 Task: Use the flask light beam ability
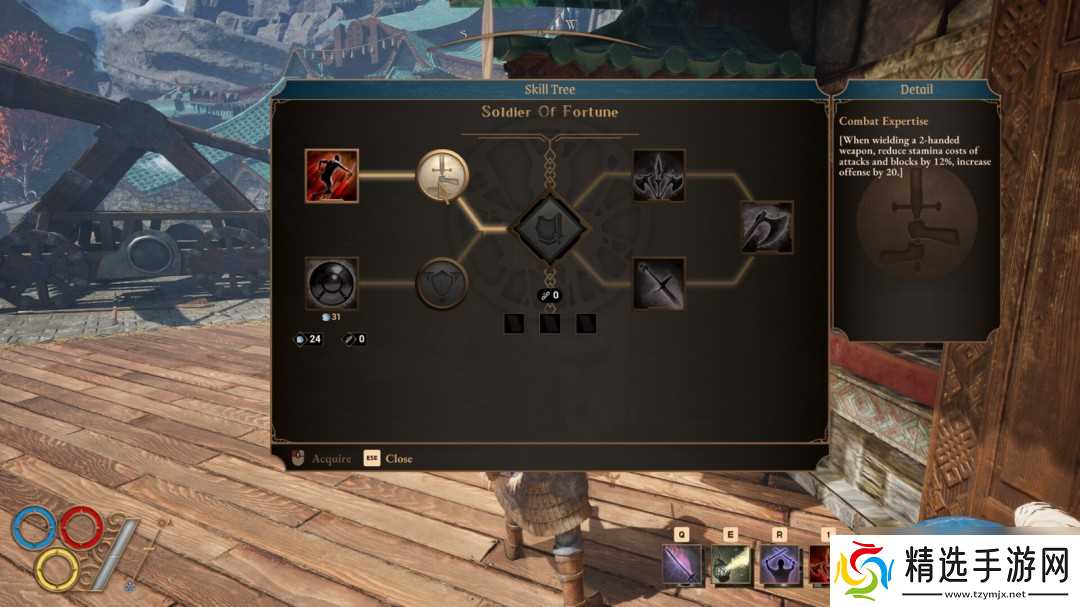pyautogui.click(x=731, y=566)
